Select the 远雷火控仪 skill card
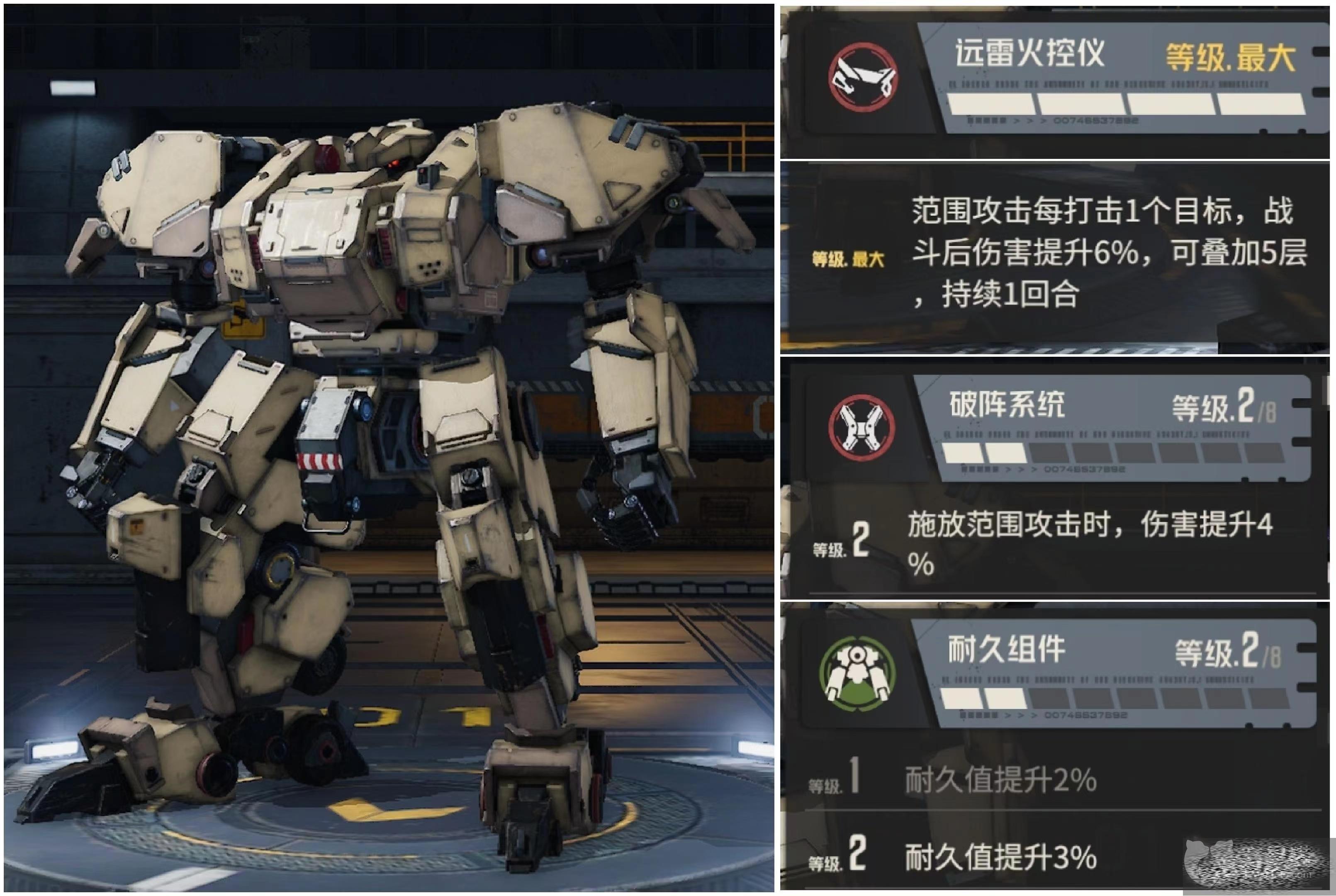The height and width of the screenshot is (896, 1336). coord(1120,77)
